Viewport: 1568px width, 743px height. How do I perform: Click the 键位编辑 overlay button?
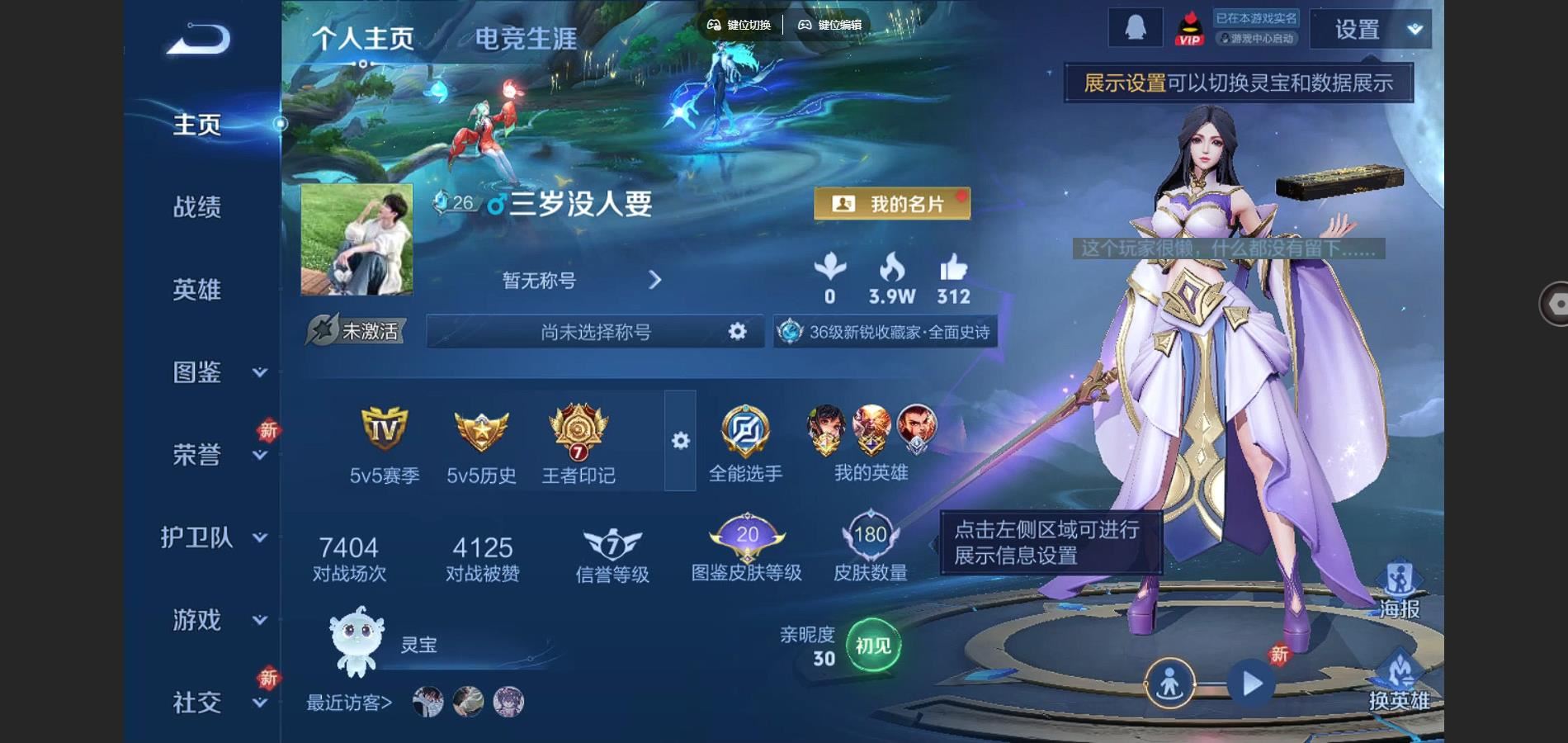[830, 25]
